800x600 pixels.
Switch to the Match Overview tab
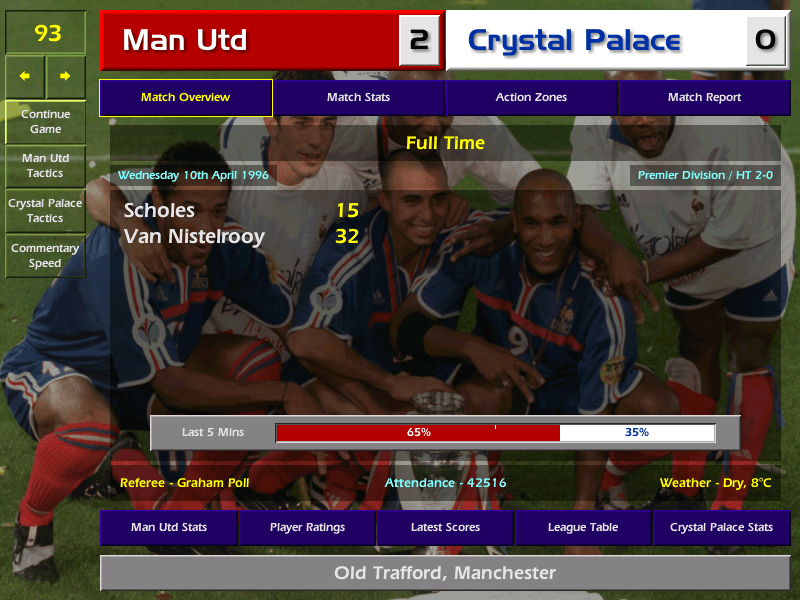pos(185,97)
